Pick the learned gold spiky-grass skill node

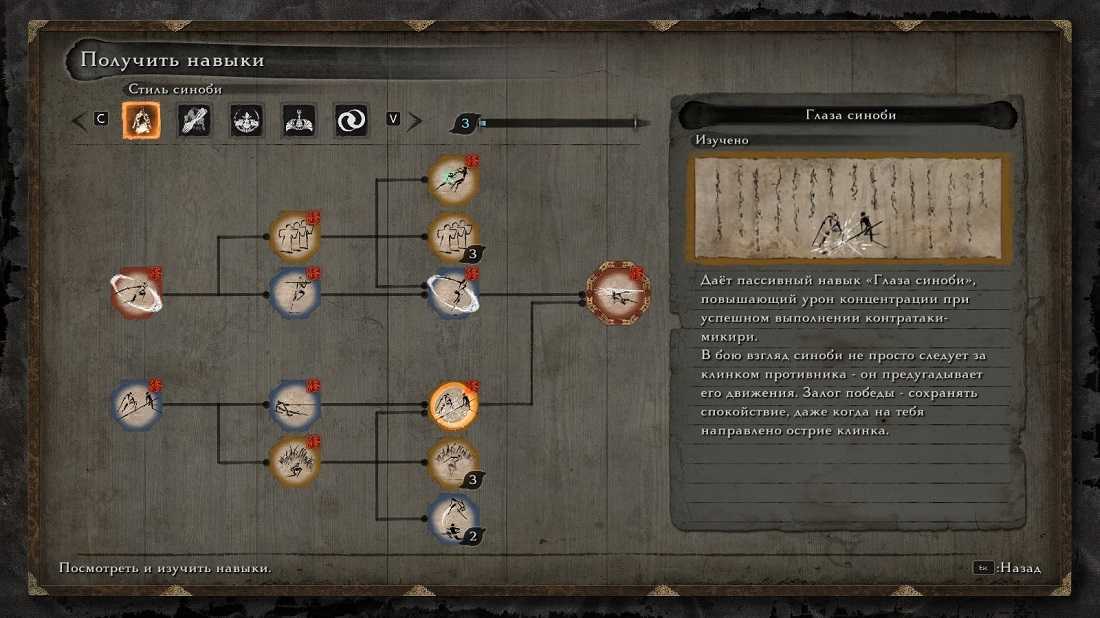click(295, 462)
